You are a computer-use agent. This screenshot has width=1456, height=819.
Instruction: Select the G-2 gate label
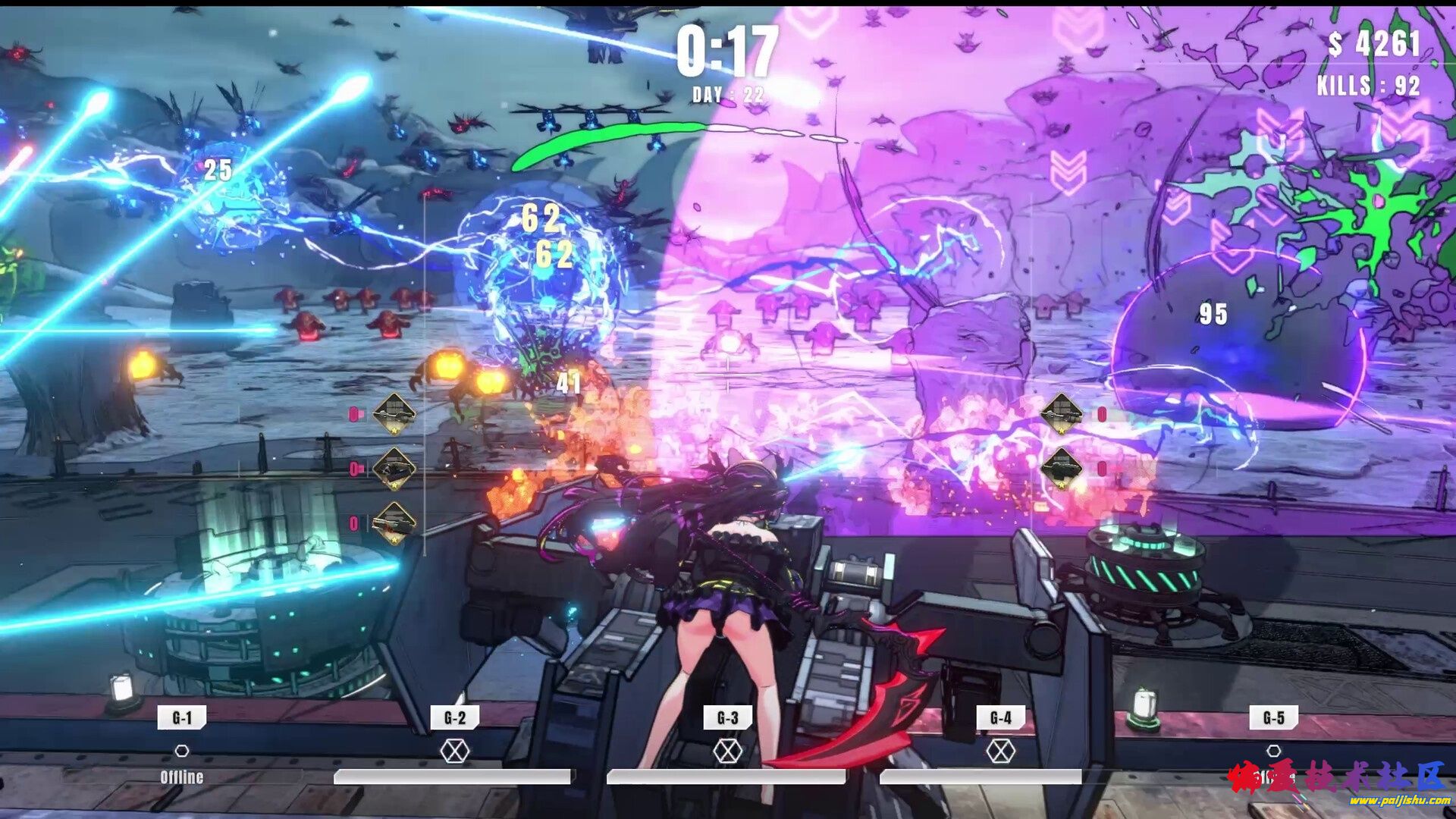coord(455,717)
